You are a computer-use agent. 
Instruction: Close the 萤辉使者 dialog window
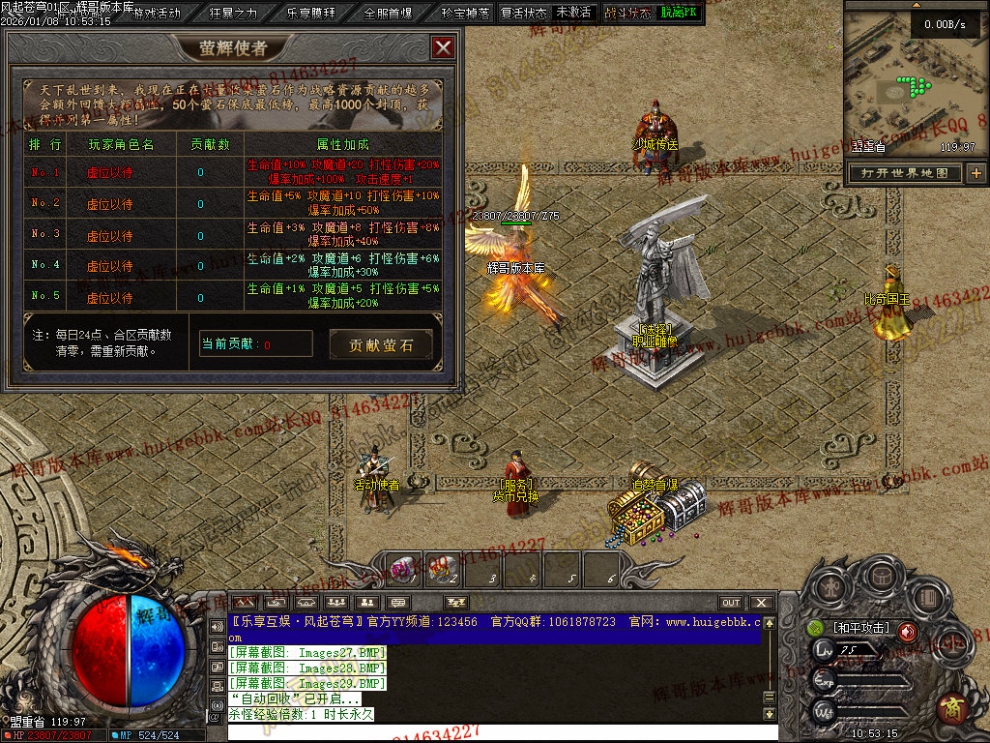click(x=442, y=47)
